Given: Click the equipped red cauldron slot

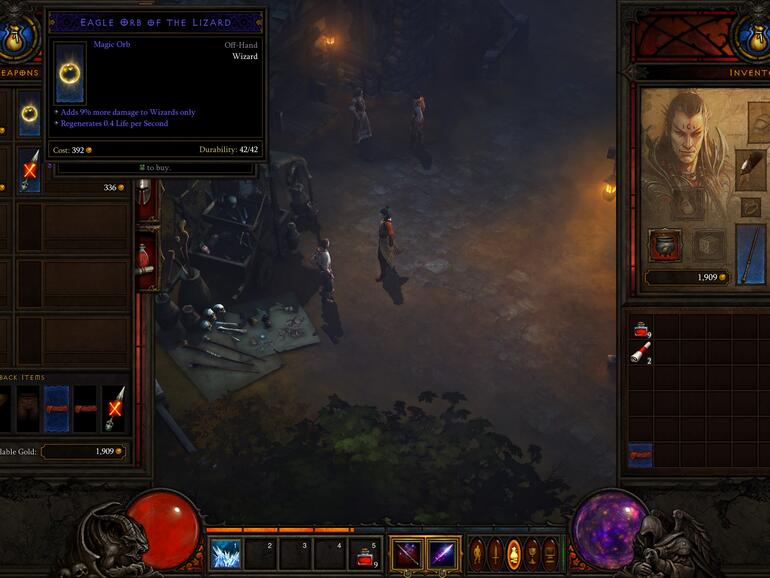Looking at the screenshot, I should [664, 244].
